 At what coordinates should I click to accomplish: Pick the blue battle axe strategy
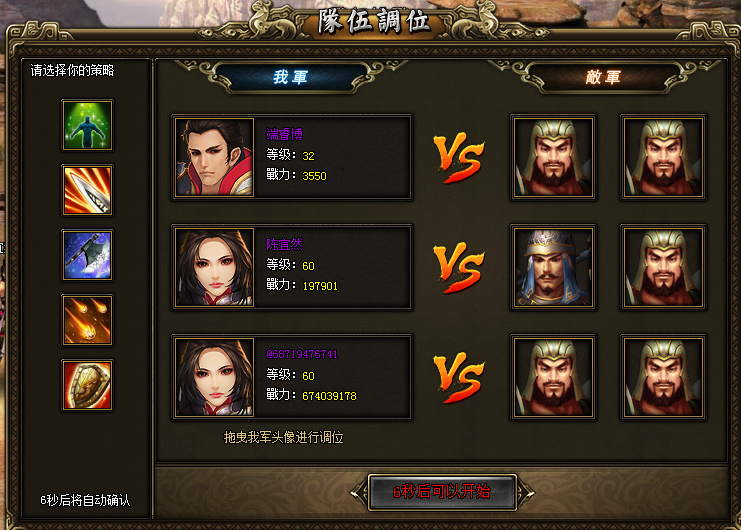pos(87,255)
